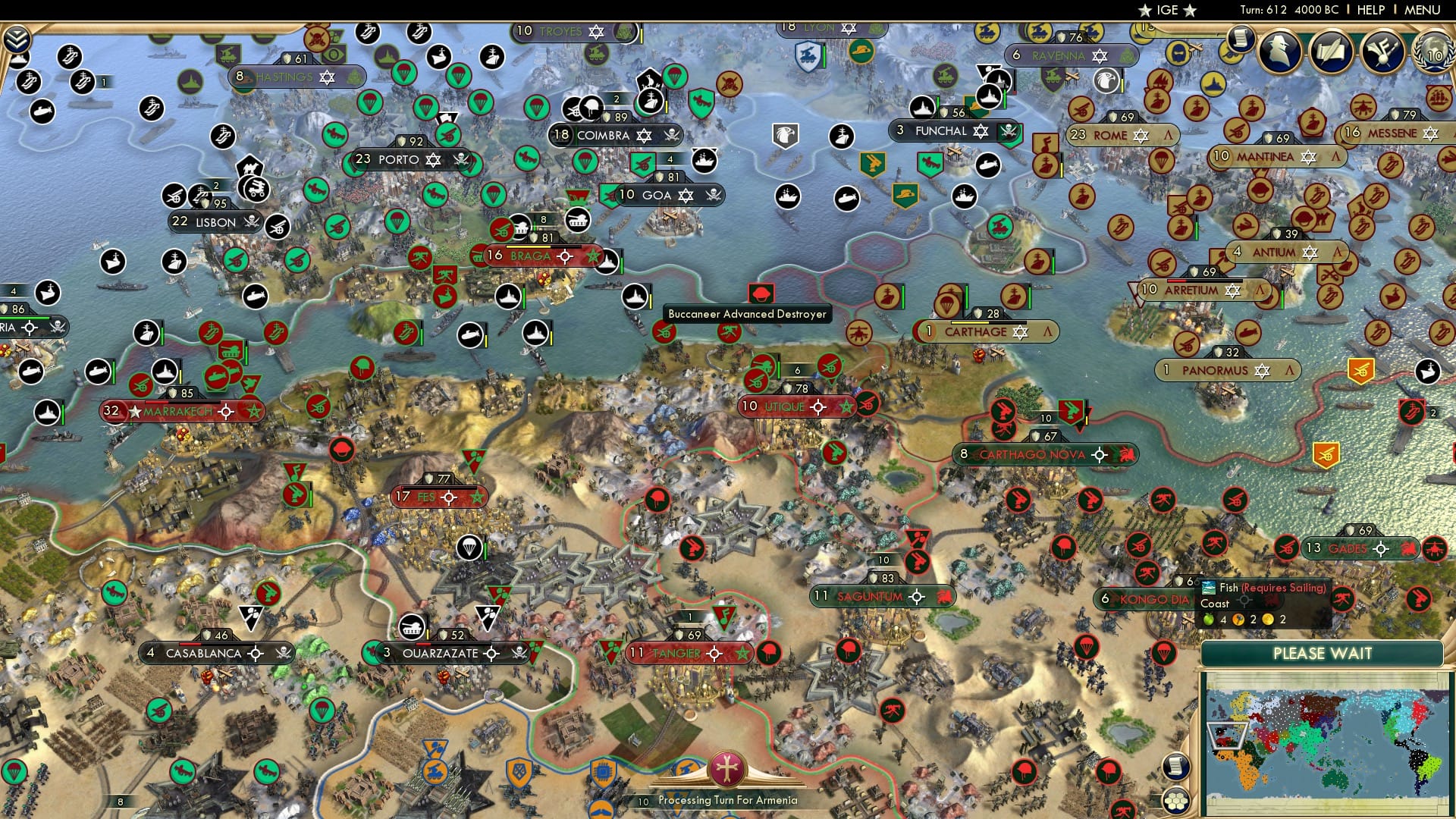Open the Diplomacy screen icon
The image size is (1456, 819).
coord(1382,51)
